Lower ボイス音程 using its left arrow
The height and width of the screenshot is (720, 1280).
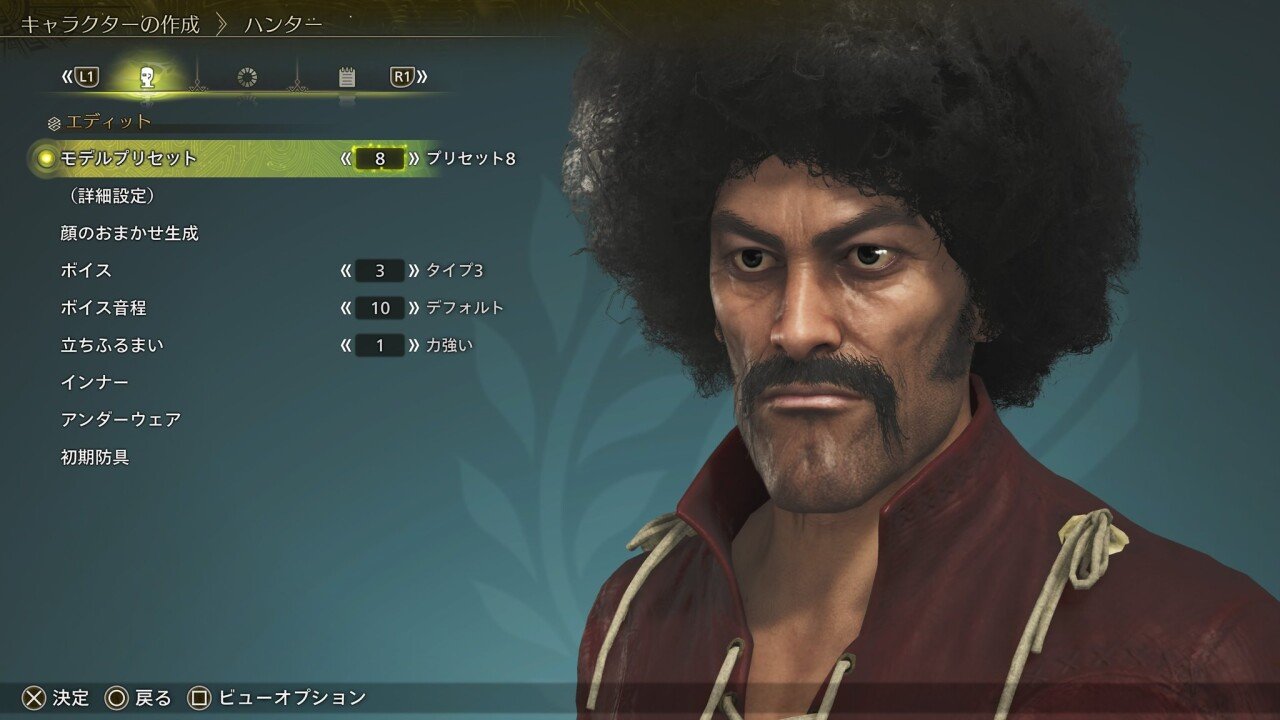(x=346, y=308)
